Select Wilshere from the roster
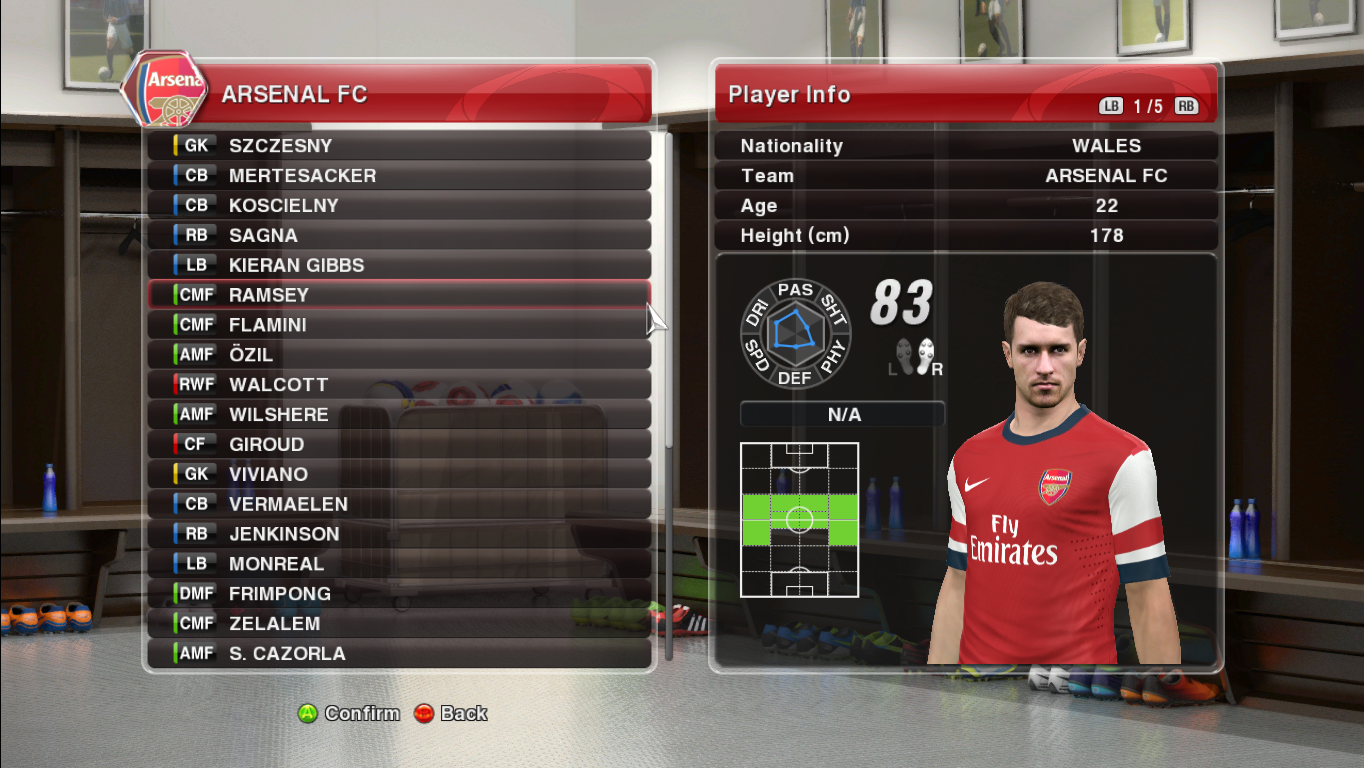Screen dimensions: 1364x768 click(400, 415)
